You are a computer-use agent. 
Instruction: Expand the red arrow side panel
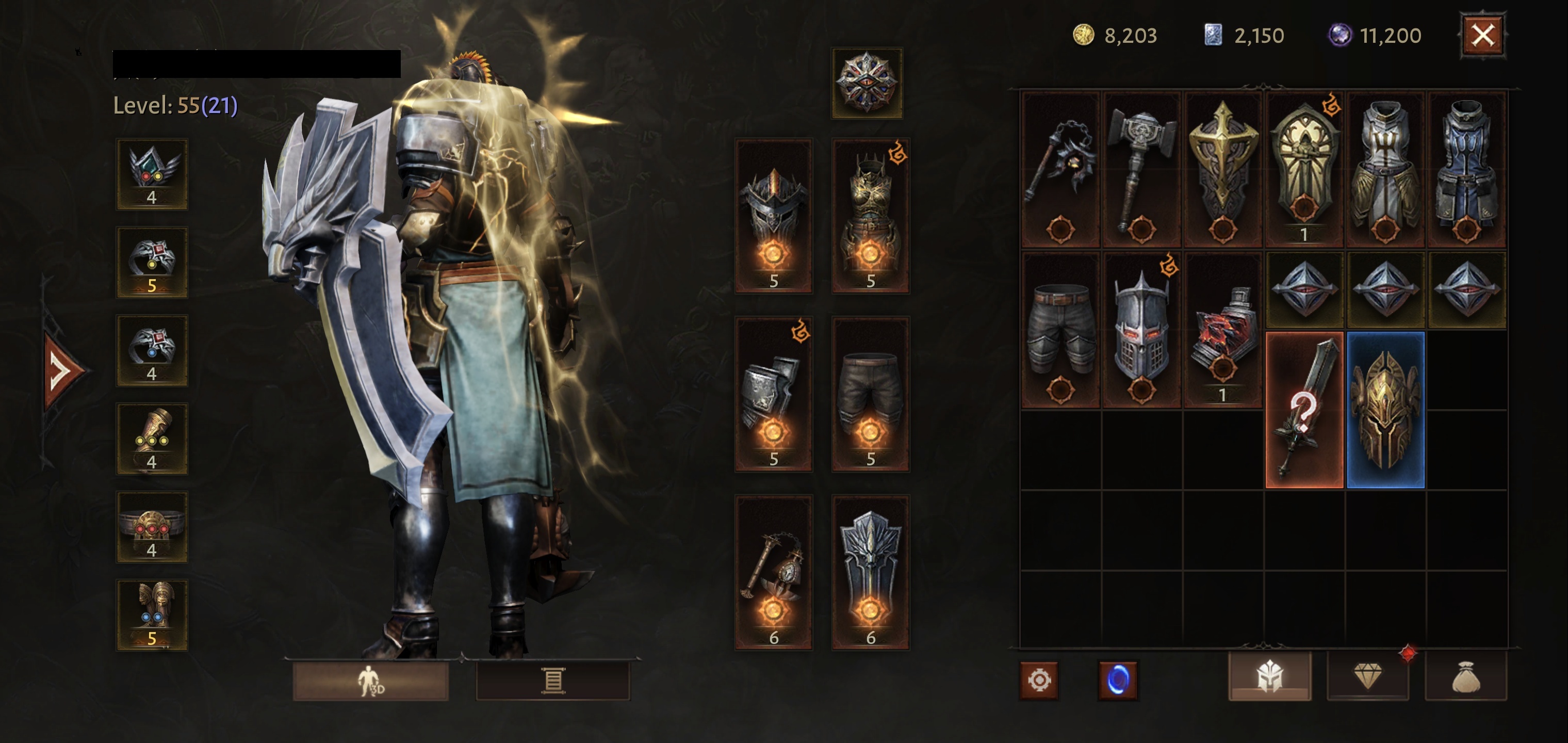(62, 369)
